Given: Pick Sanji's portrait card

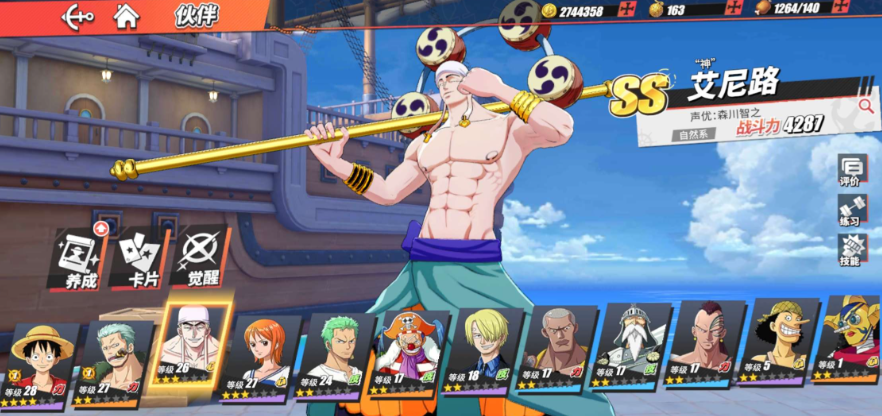Looking at the screenshot, I should coord(483,350).
